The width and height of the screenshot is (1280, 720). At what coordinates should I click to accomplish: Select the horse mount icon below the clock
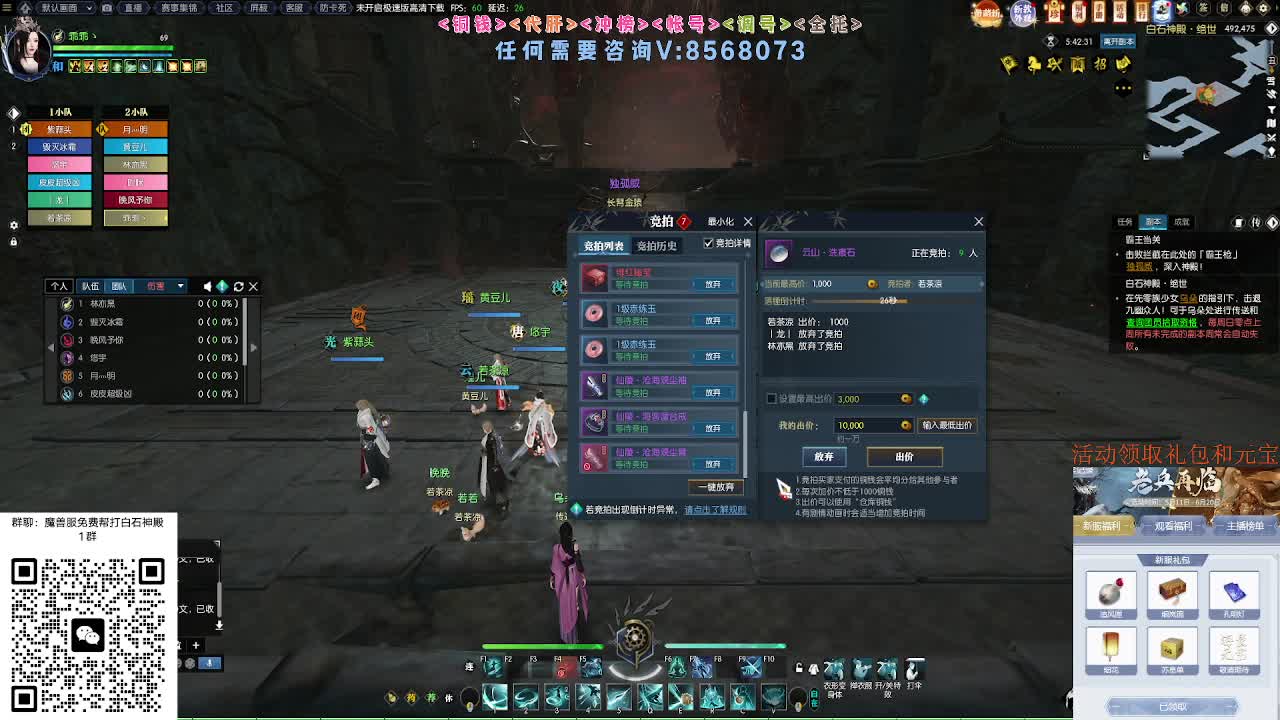coord(1032,63)
